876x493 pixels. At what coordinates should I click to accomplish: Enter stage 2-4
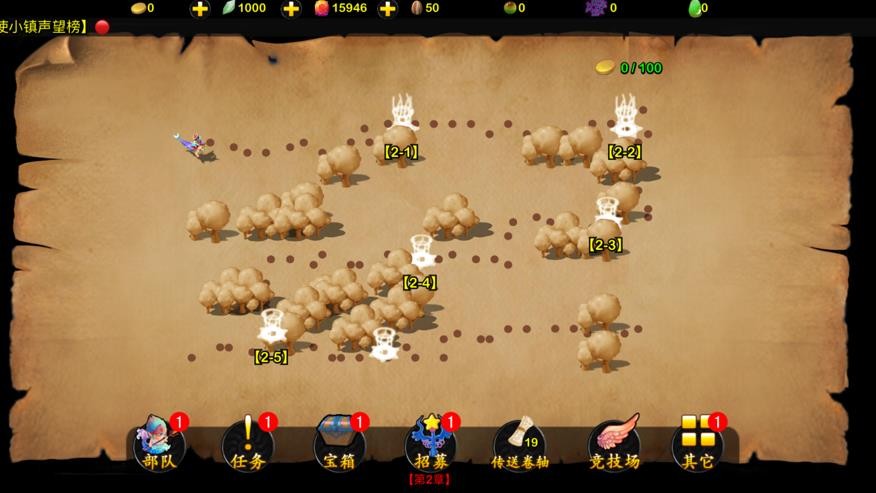click(x=422, y=252)
